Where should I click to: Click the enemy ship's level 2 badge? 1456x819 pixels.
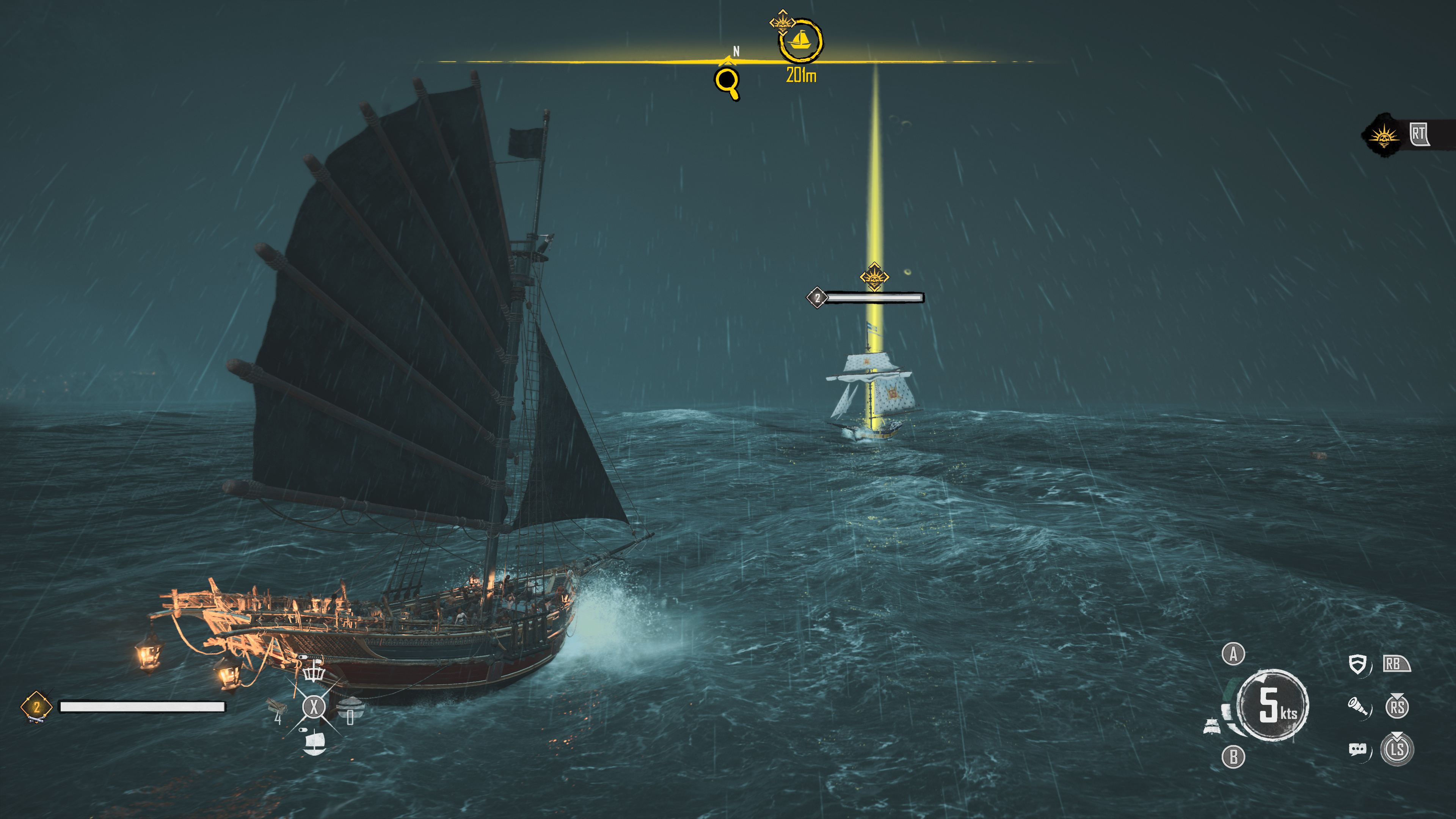click(817, 297)
